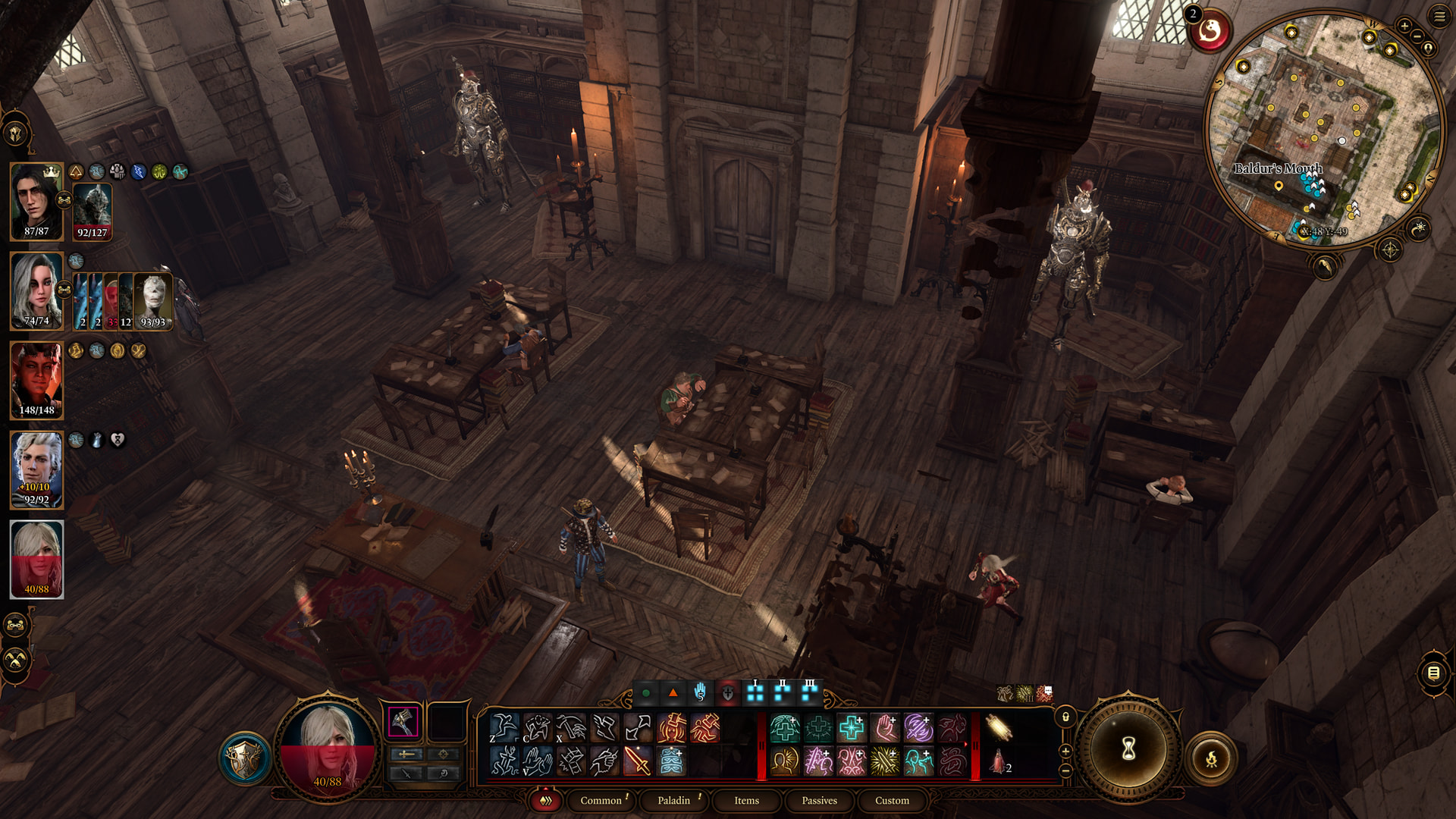Select the red tiefling's party portrait

point(36,380)
